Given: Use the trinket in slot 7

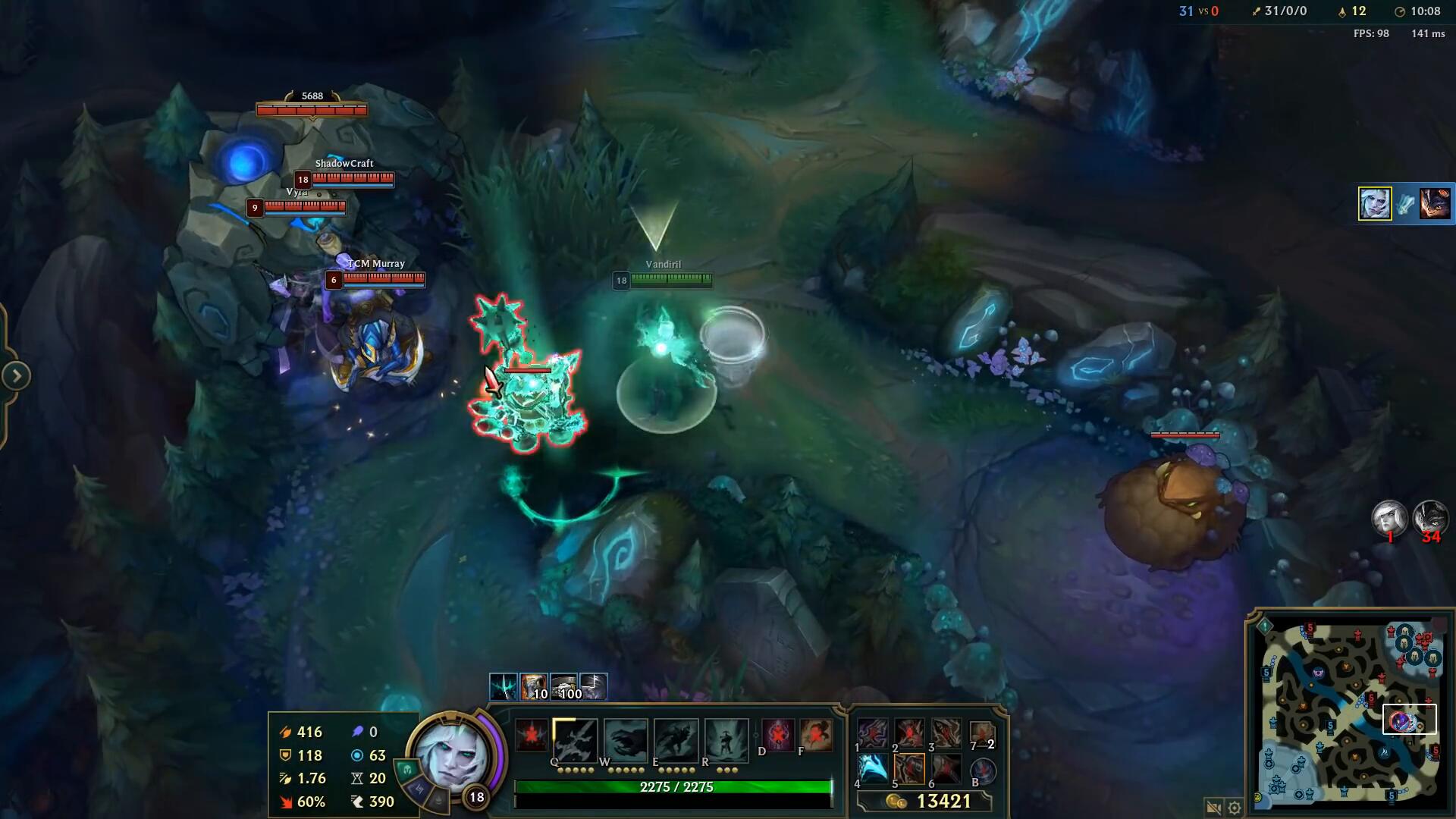Looking at the screenshot, I should coord(982,734).
